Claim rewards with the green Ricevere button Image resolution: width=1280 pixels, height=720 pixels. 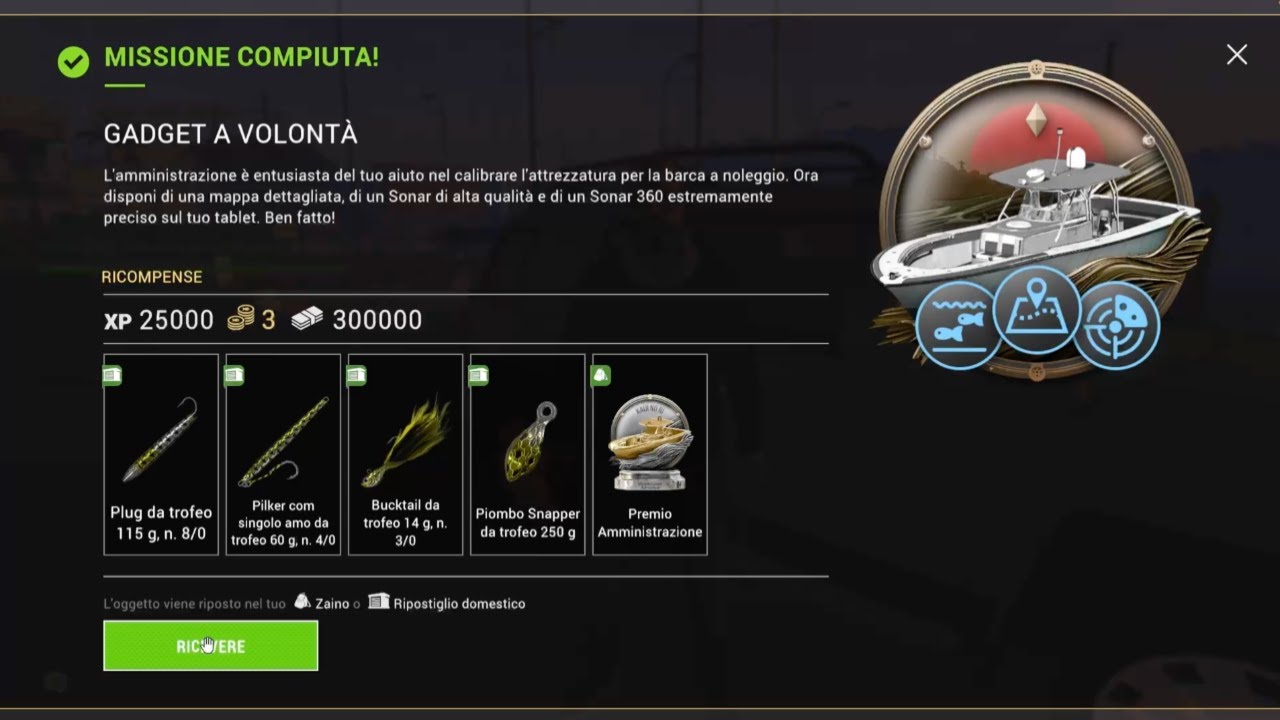click(x=210, y=646)
